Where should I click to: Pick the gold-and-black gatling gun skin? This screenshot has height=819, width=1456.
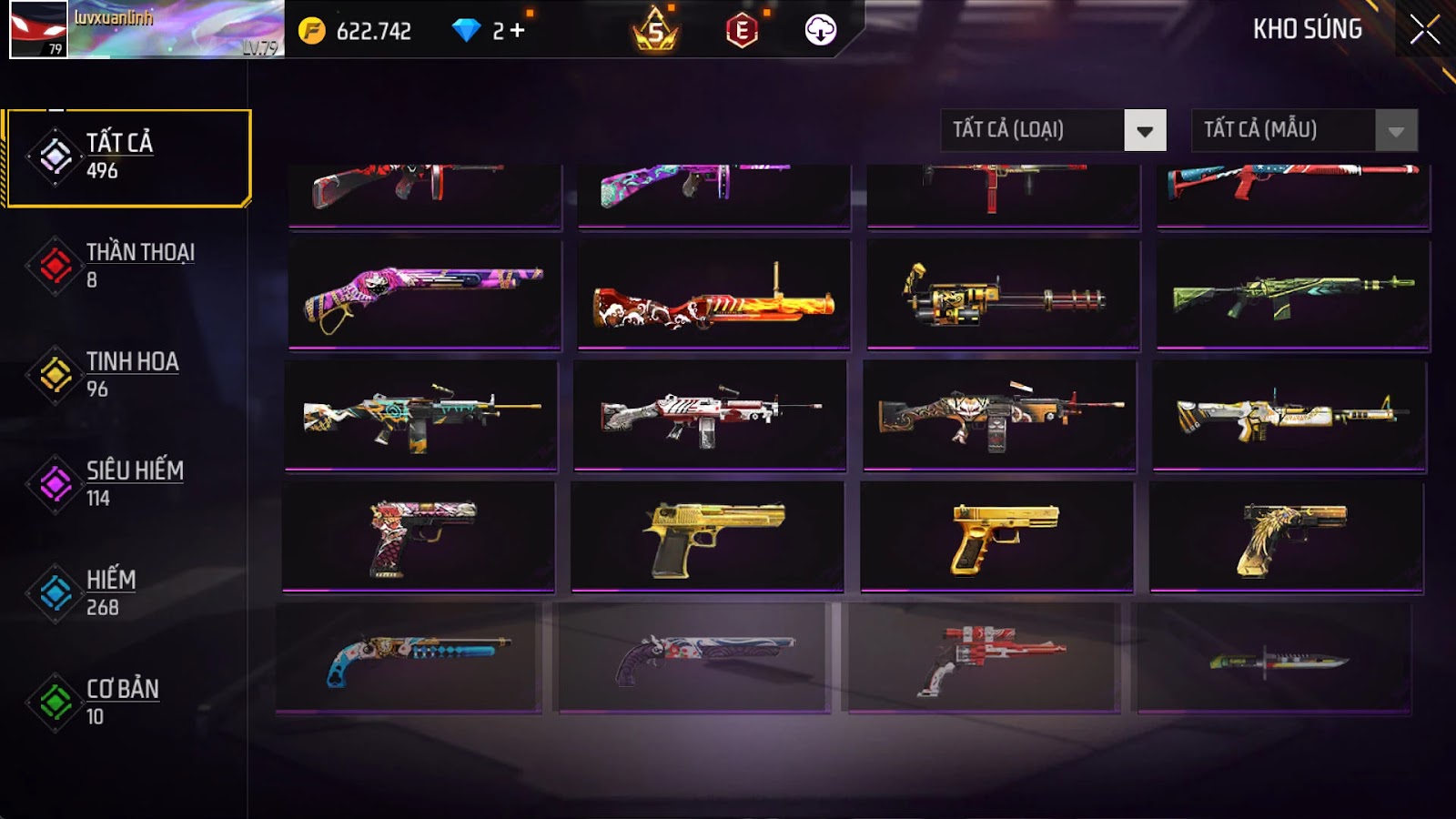click(1003, 294)
